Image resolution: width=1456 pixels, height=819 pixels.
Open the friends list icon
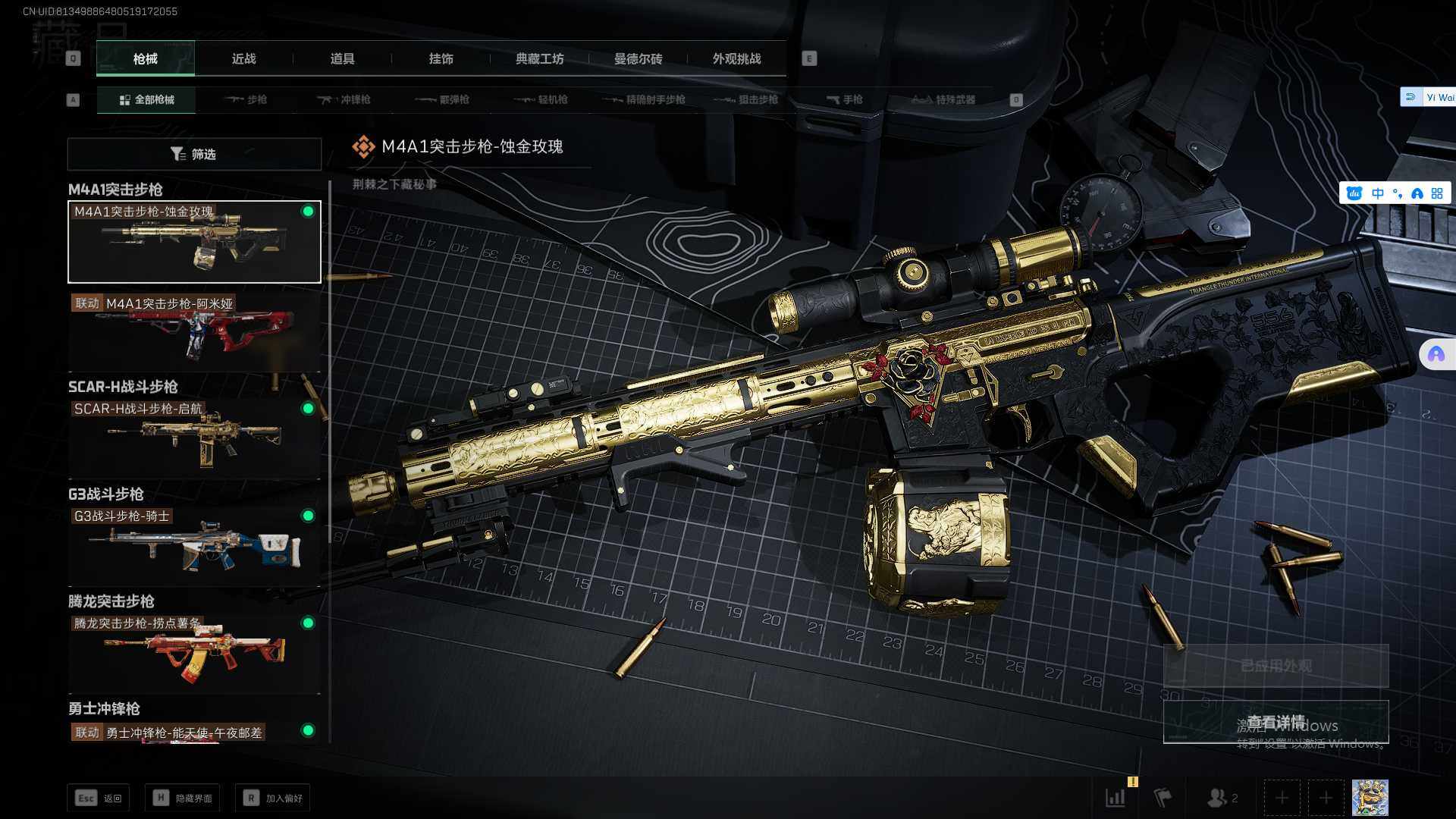(x=1221, y=798)
